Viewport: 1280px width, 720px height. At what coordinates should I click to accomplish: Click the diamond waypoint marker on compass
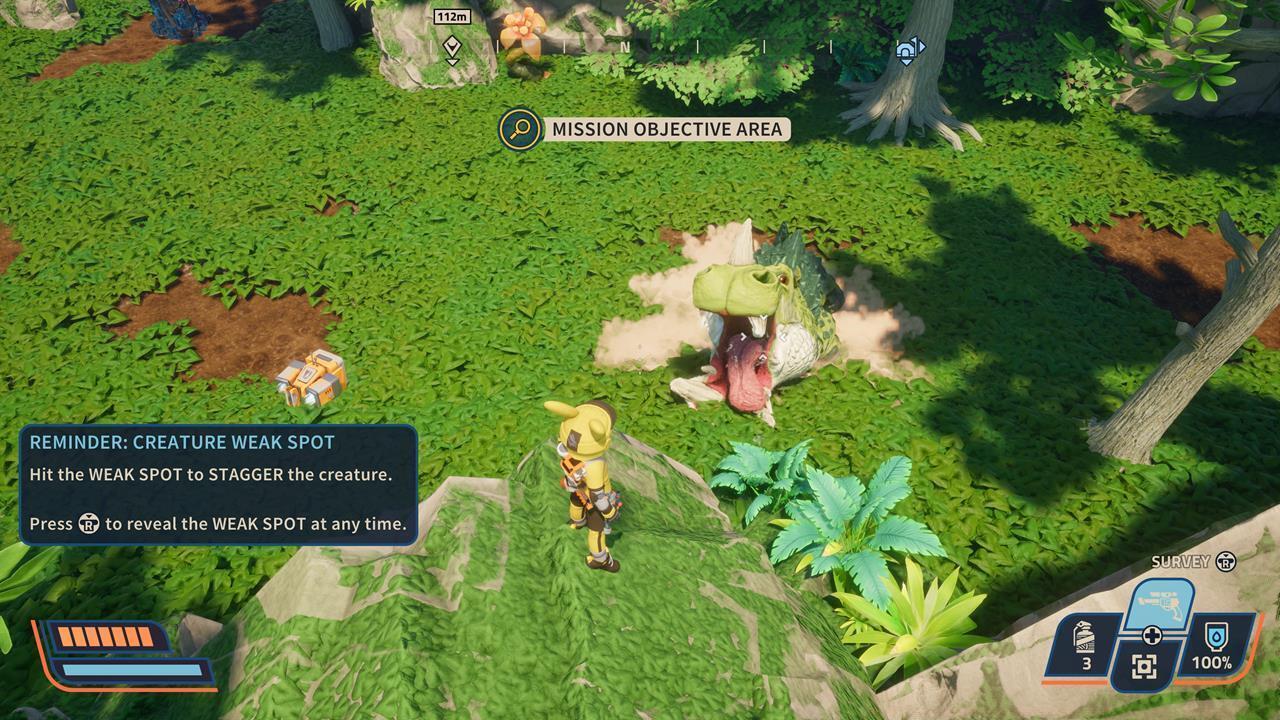click(452, 47)
